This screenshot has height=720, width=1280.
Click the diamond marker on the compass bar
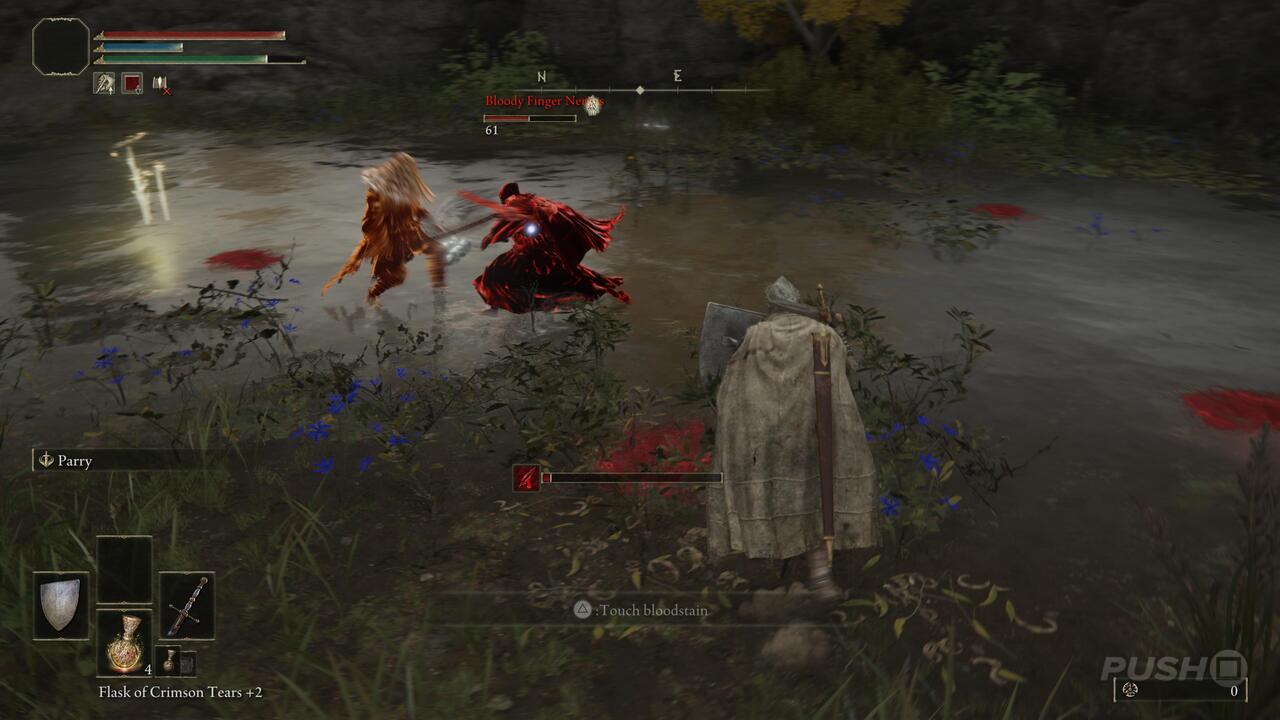tap(640, 89)
